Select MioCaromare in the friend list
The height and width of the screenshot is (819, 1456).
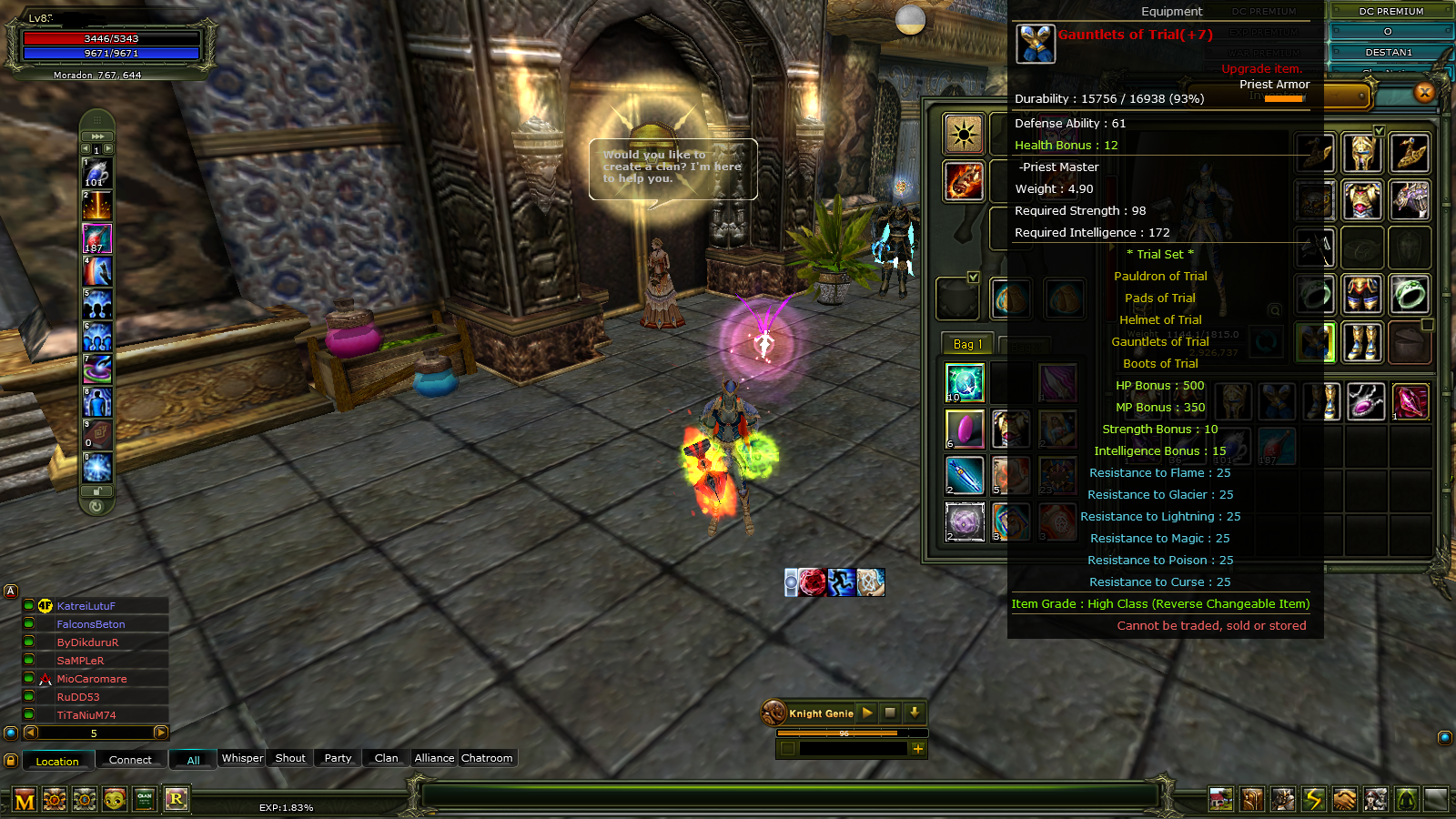click(x=91, y=678)
